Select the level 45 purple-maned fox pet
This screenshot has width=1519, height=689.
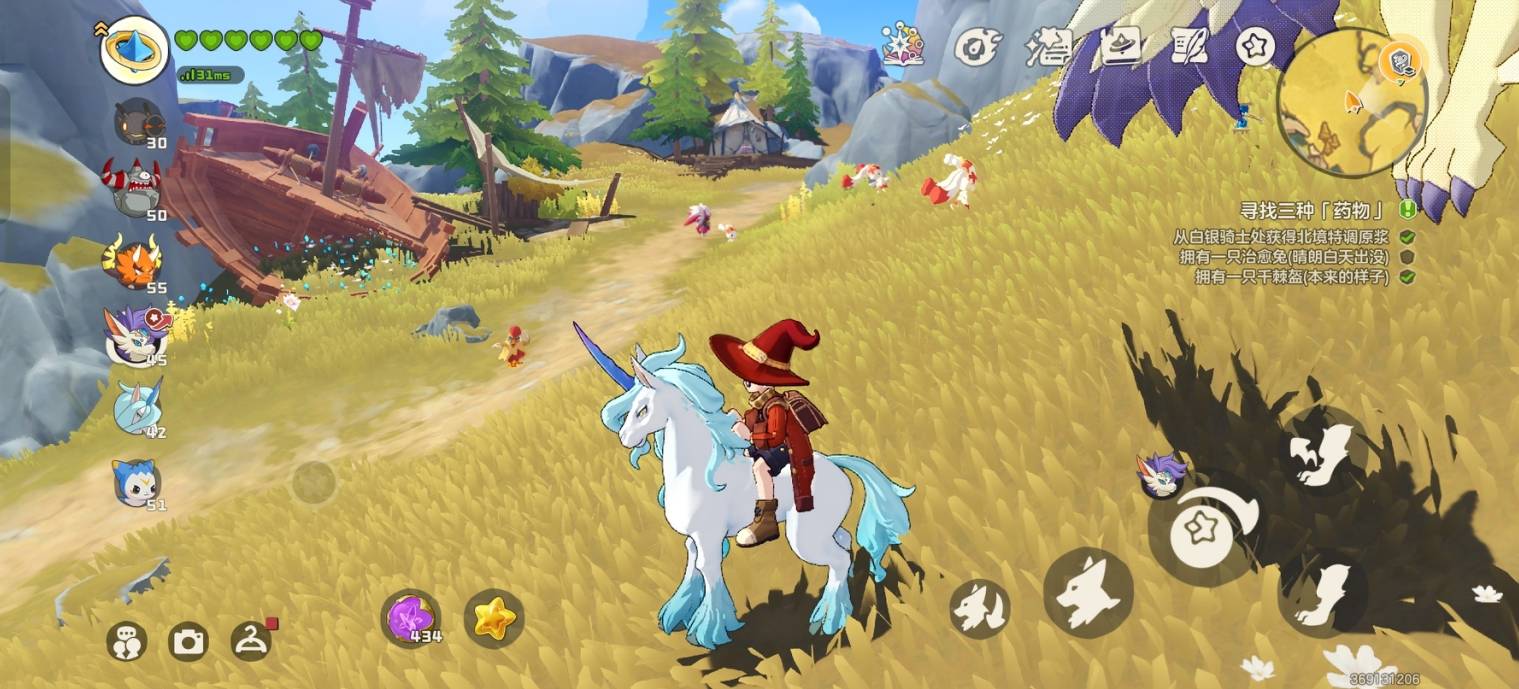point(136,333)
